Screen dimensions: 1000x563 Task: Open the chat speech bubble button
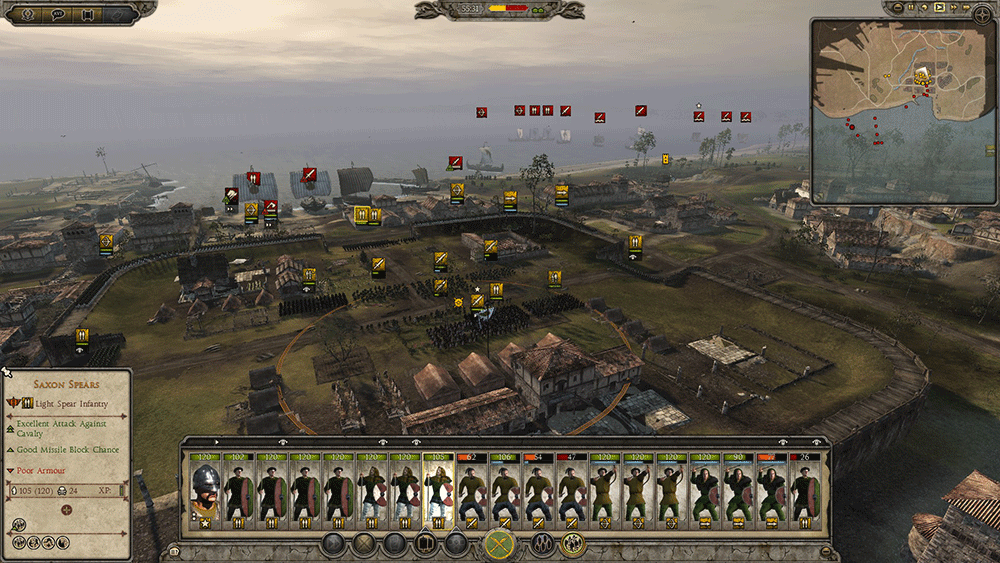(57, 14)
